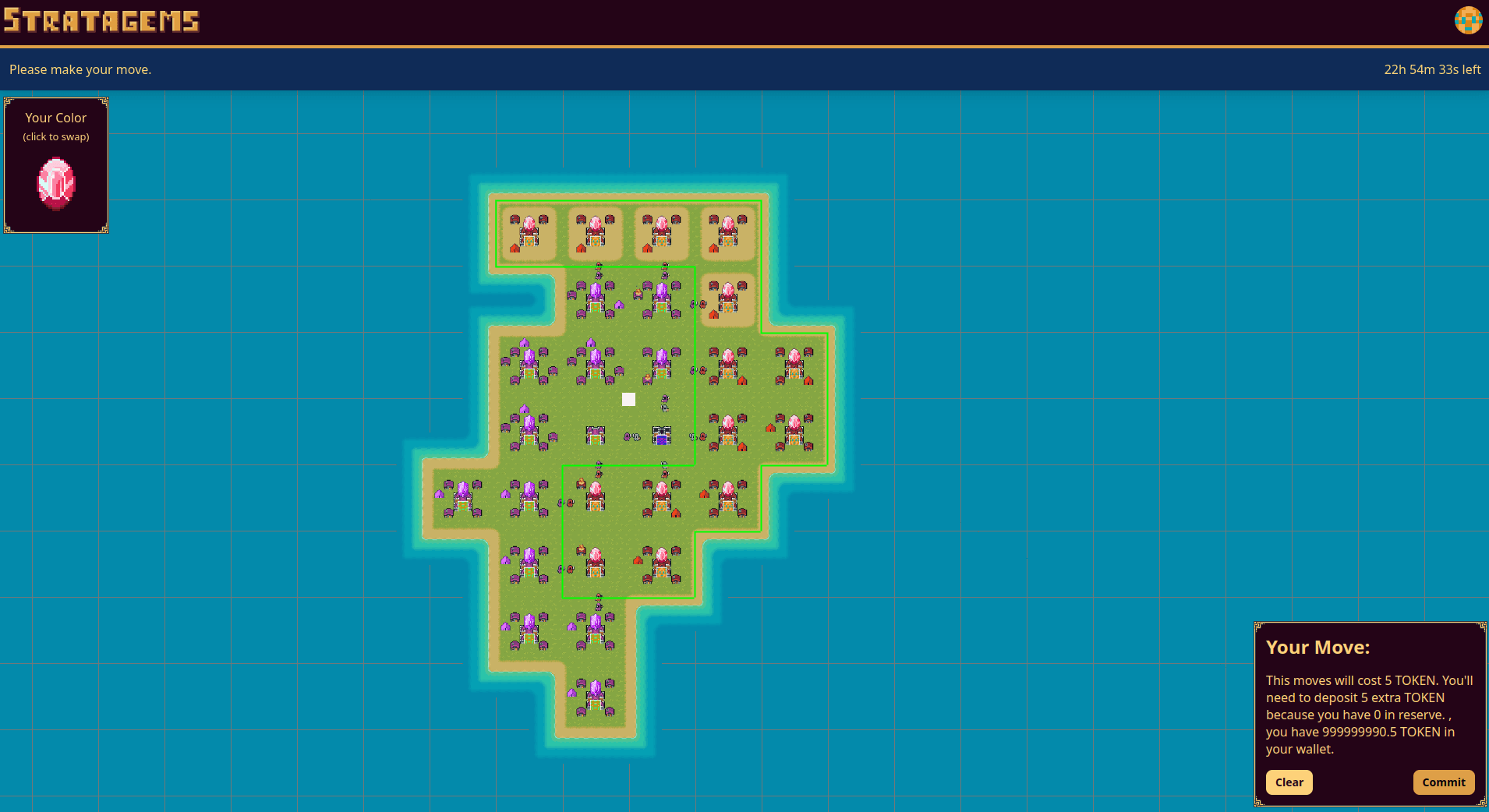
Task: Click the small purple tent beside a purple gem
Action: (x=619, y=305)
